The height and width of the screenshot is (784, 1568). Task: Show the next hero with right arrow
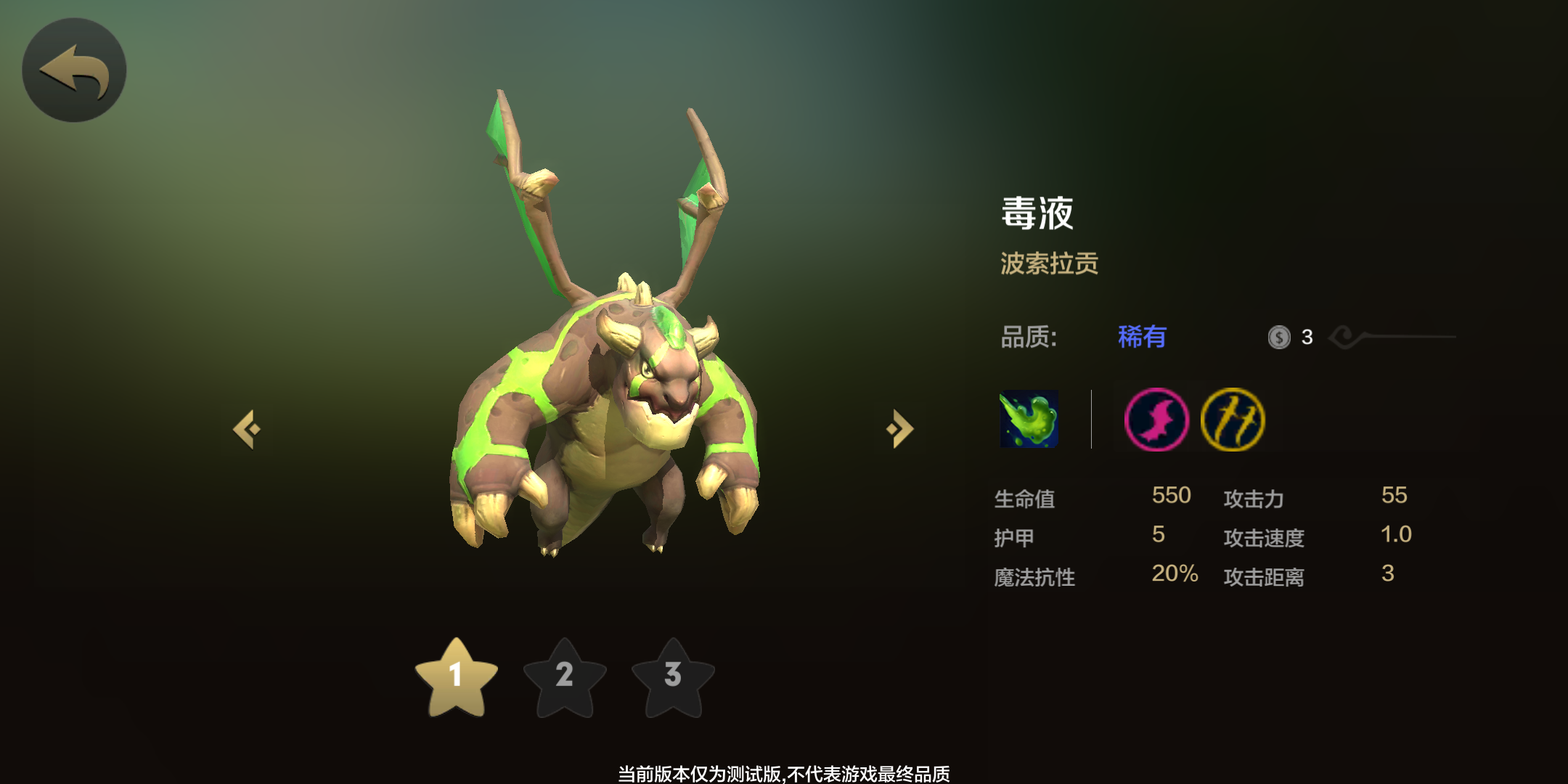pyautogui.click(x=900, y=429)
